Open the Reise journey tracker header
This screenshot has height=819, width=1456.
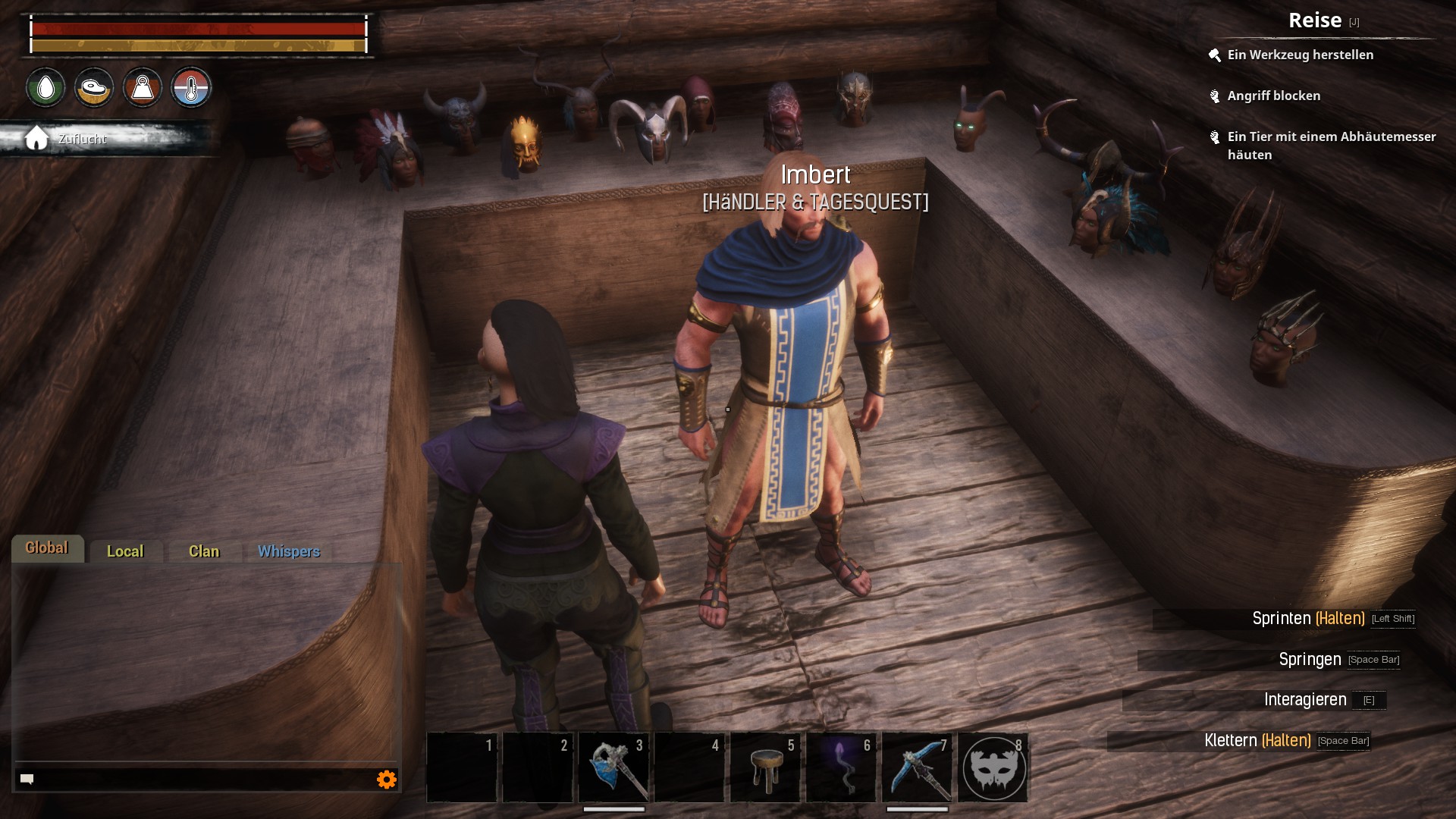(1316, 20)
